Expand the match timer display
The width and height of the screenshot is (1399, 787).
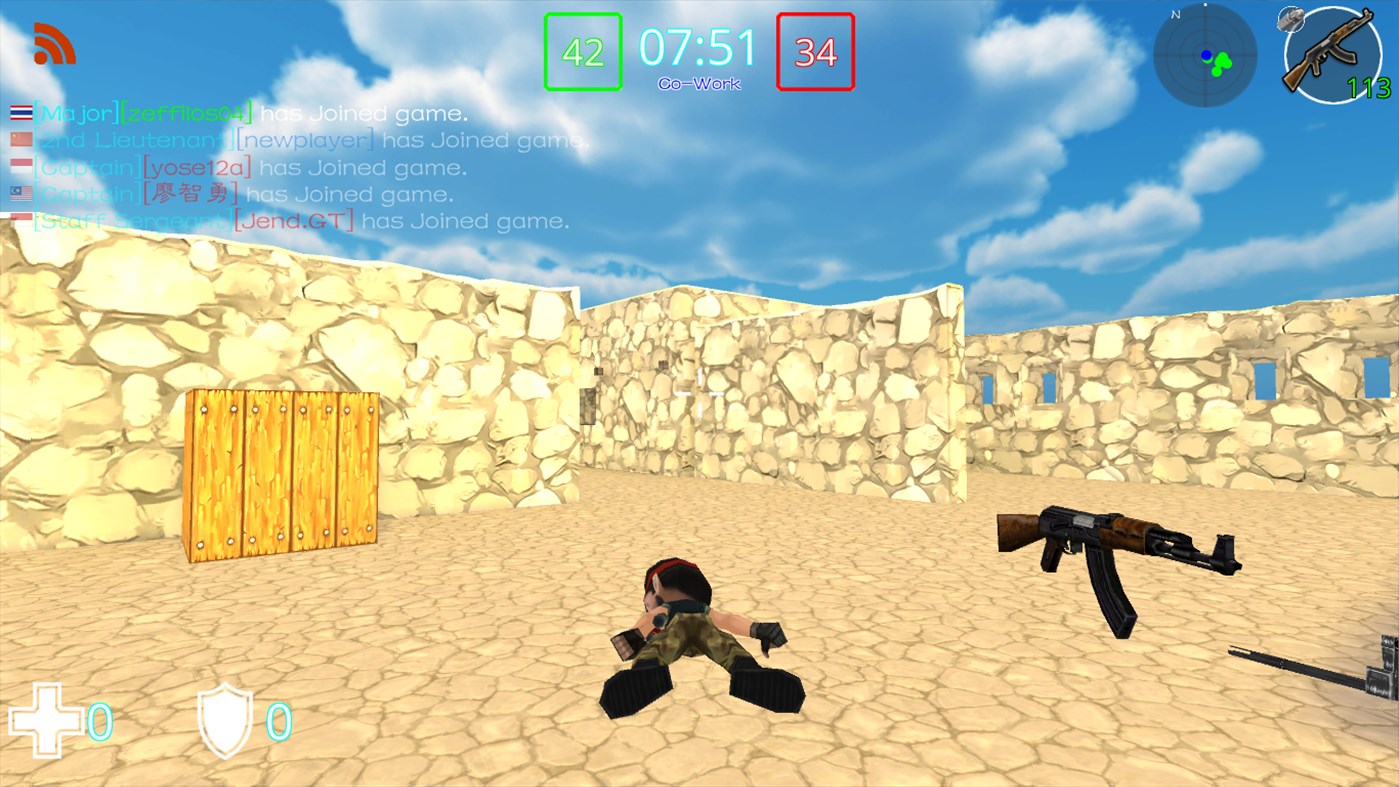700,45
